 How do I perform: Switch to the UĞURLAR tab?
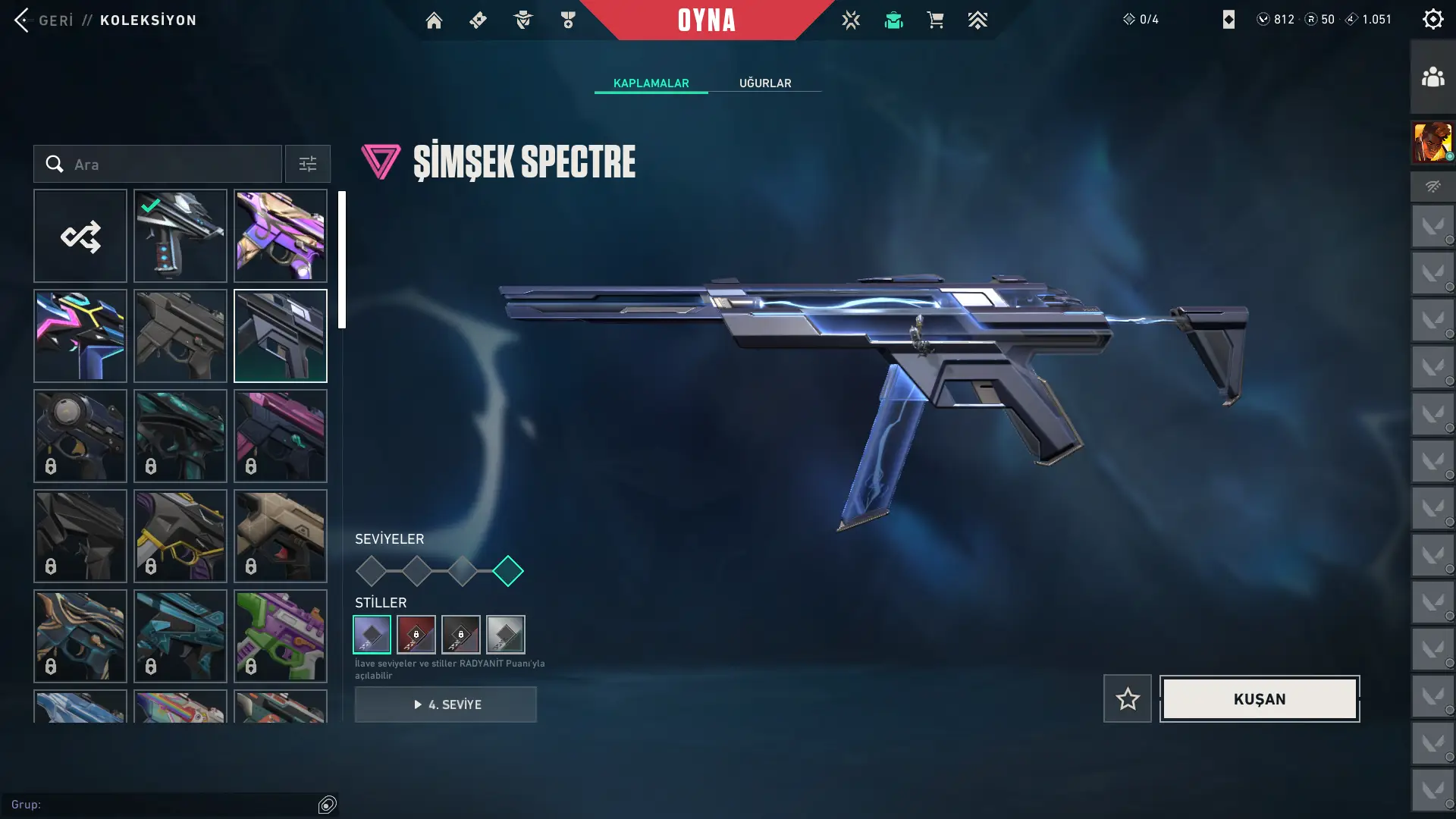pos(765,83)
